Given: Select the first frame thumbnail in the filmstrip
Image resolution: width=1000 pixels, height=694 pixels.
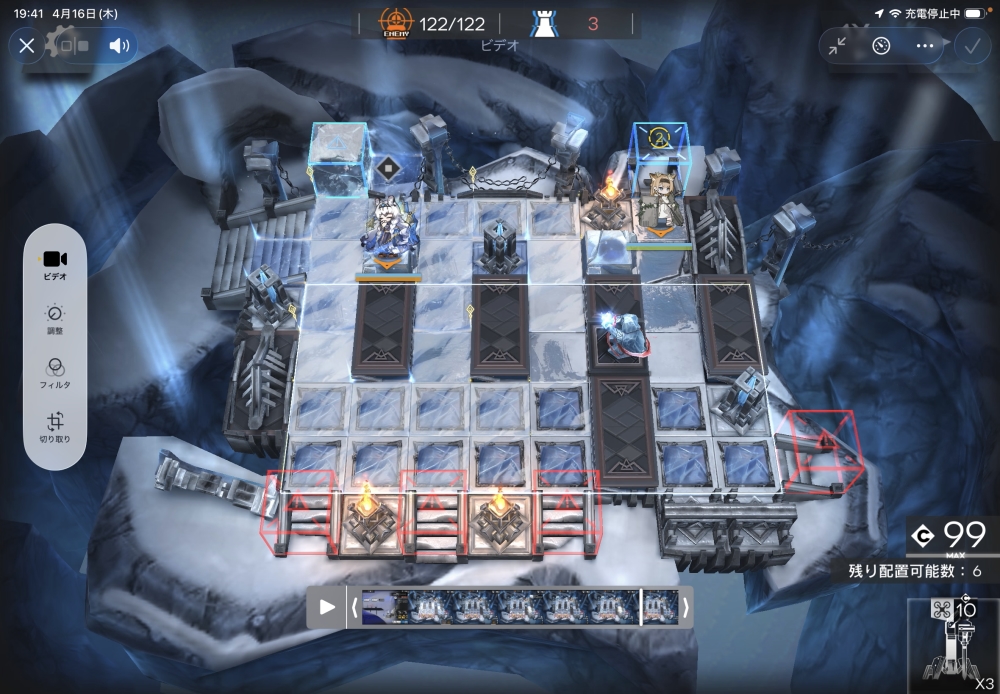Looking at the screenshot, I should coord(383,607).
